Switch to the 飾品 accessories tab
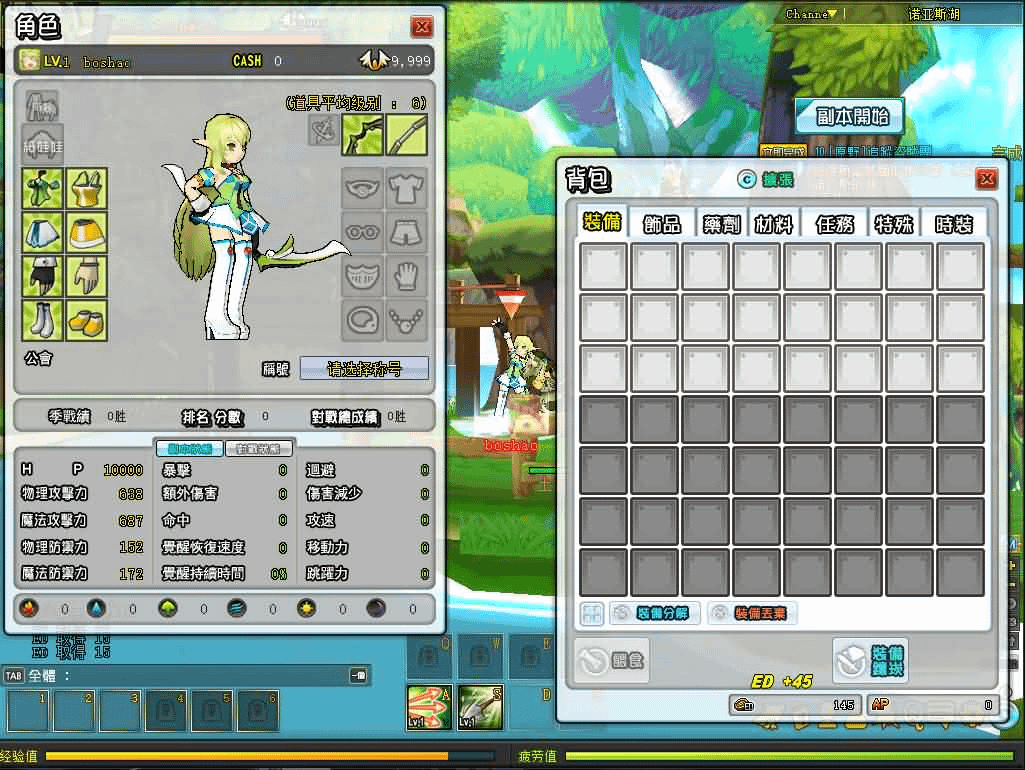The width and height of the screenshot is (1025, 770). click(662, 223)
